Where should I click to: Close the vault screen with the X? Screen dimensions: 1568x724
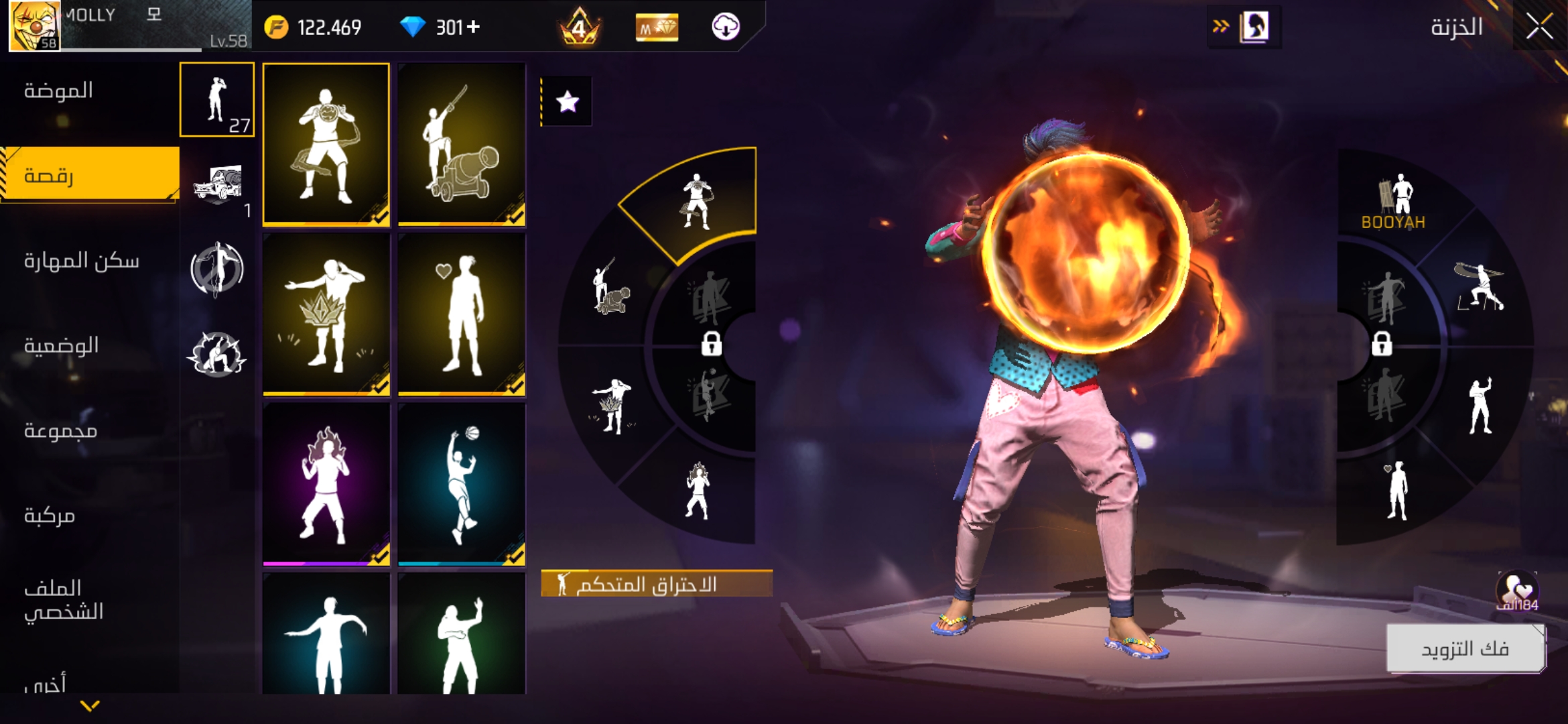pos(1539,27)
